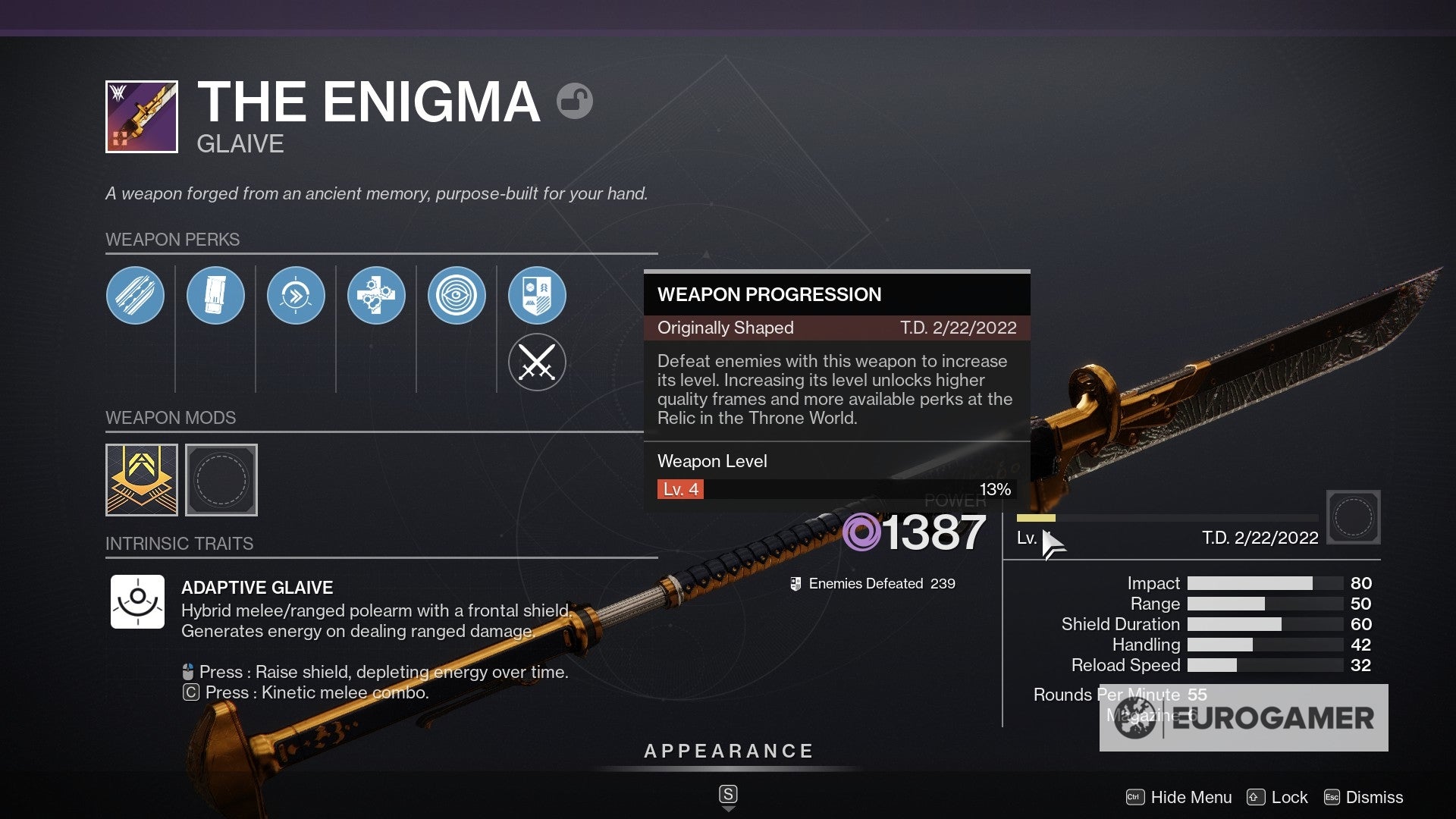Select the magazine perk icon
1456x819 pixels.
point(216,296)
